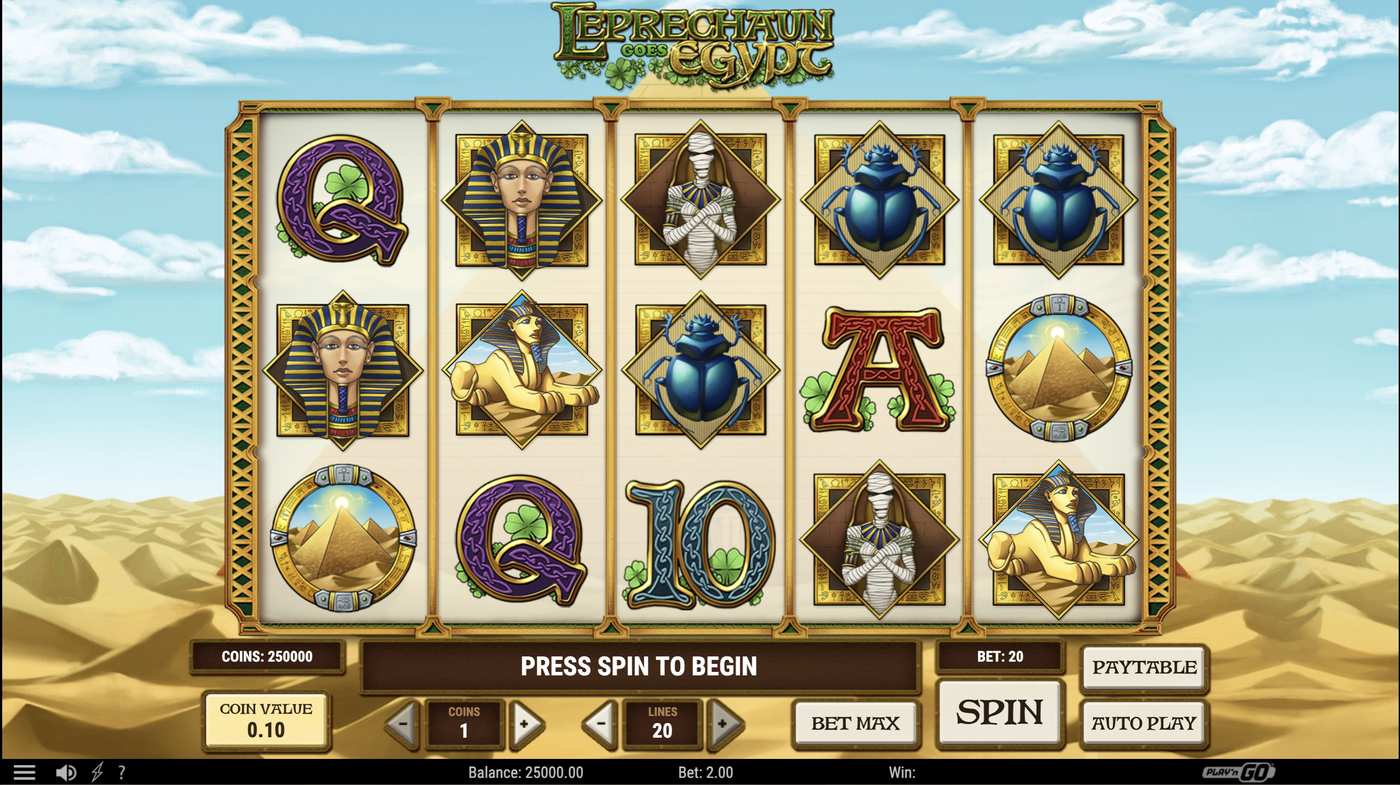Click the sphinx symbol on reel five
This screenshot has height=785, width=1400.
pyautogui.click(x=1058, y=540)
